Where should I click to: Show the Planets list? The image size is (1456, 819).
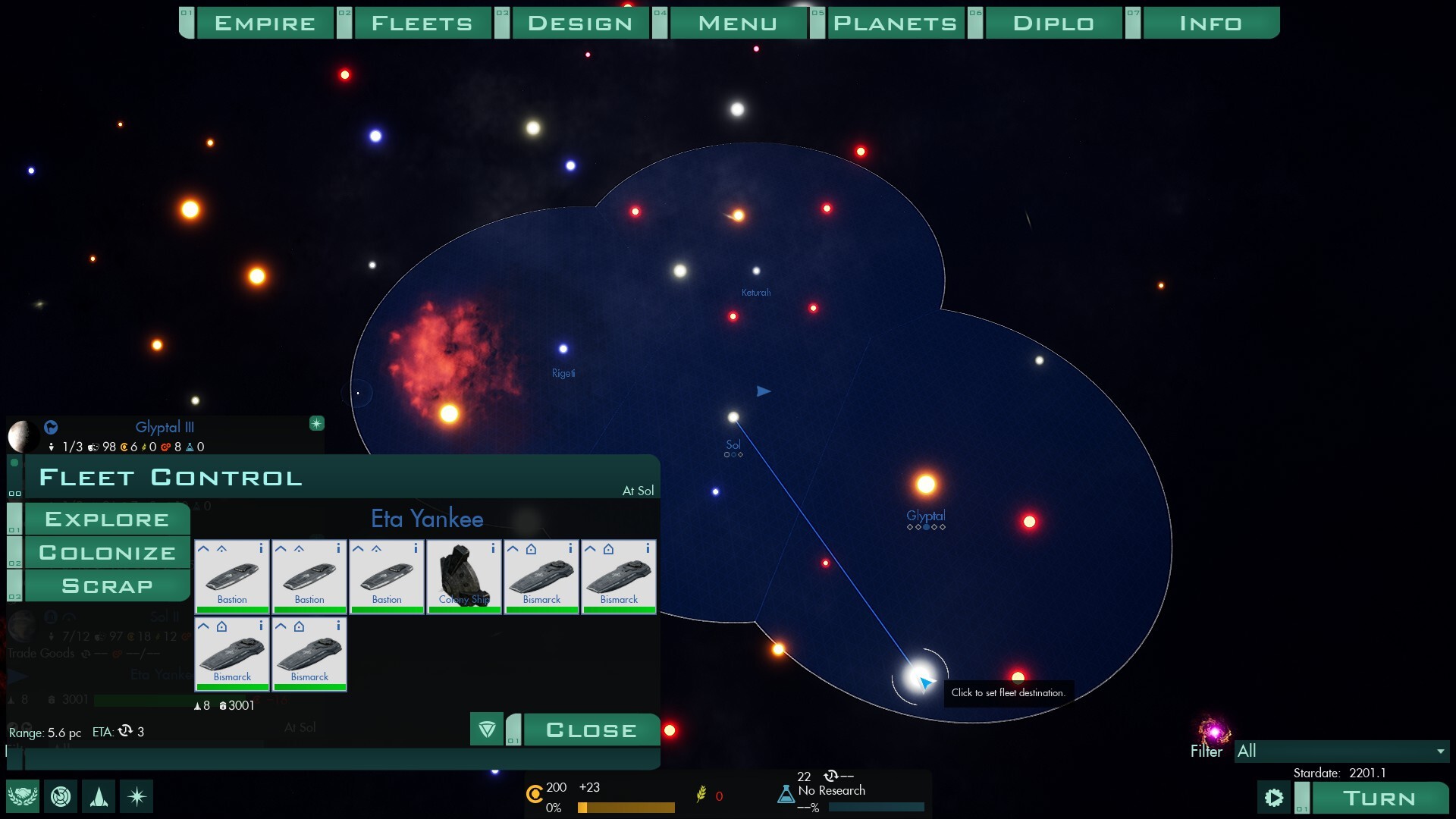click(895, 23)
